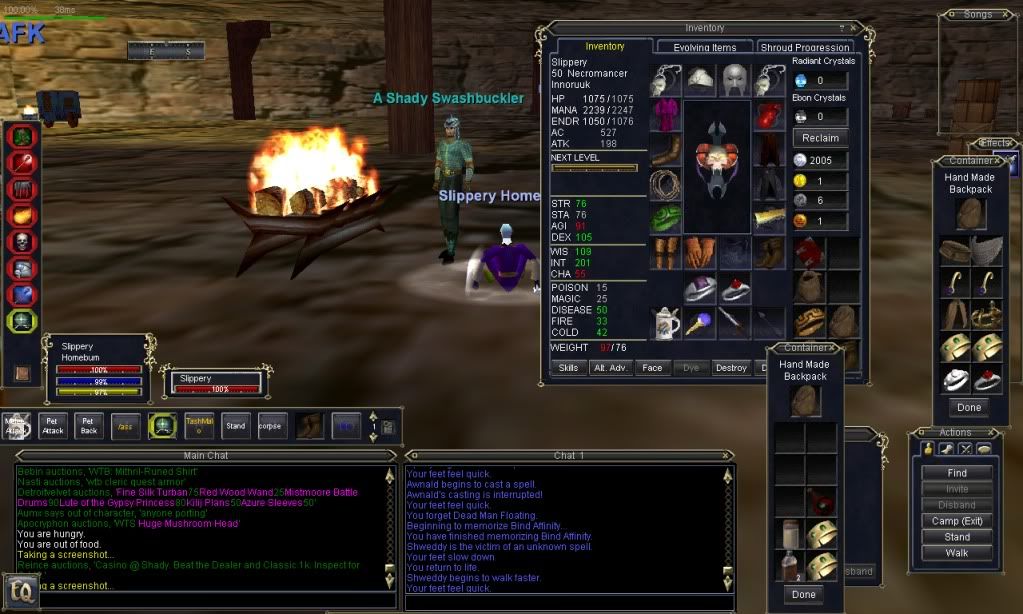Viewport: 1023px width, 614px height.
Task: Click the Reclaim crystals button
Action: pos(820,137)
